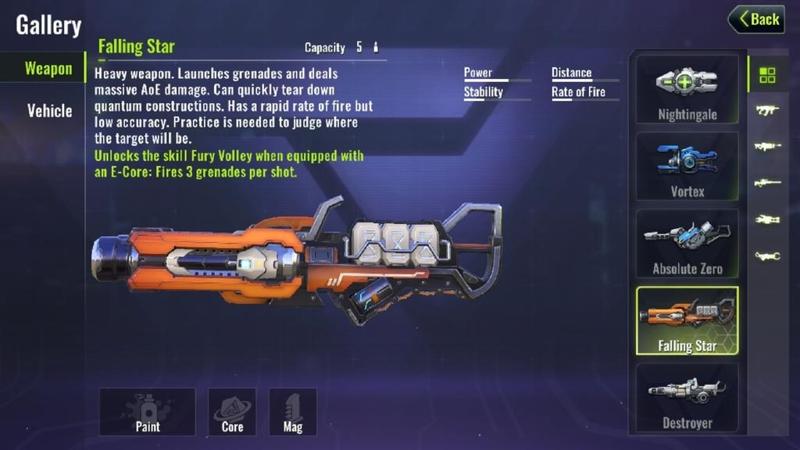Screen dimensions: 800x450
Task: Open the Paint customization option
Action: point(147,412)
